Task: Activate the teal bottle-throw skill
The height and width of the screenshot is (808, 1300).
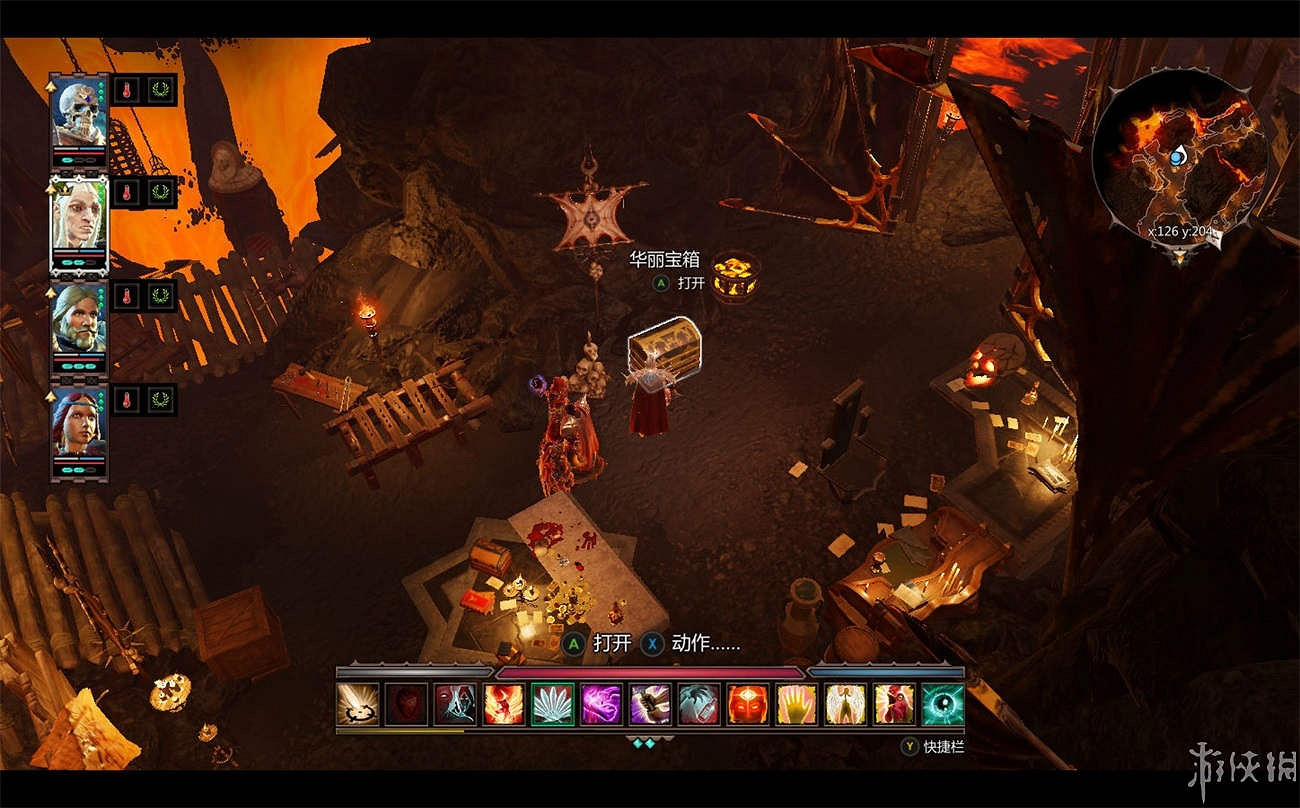Action: tap(699, 704)
